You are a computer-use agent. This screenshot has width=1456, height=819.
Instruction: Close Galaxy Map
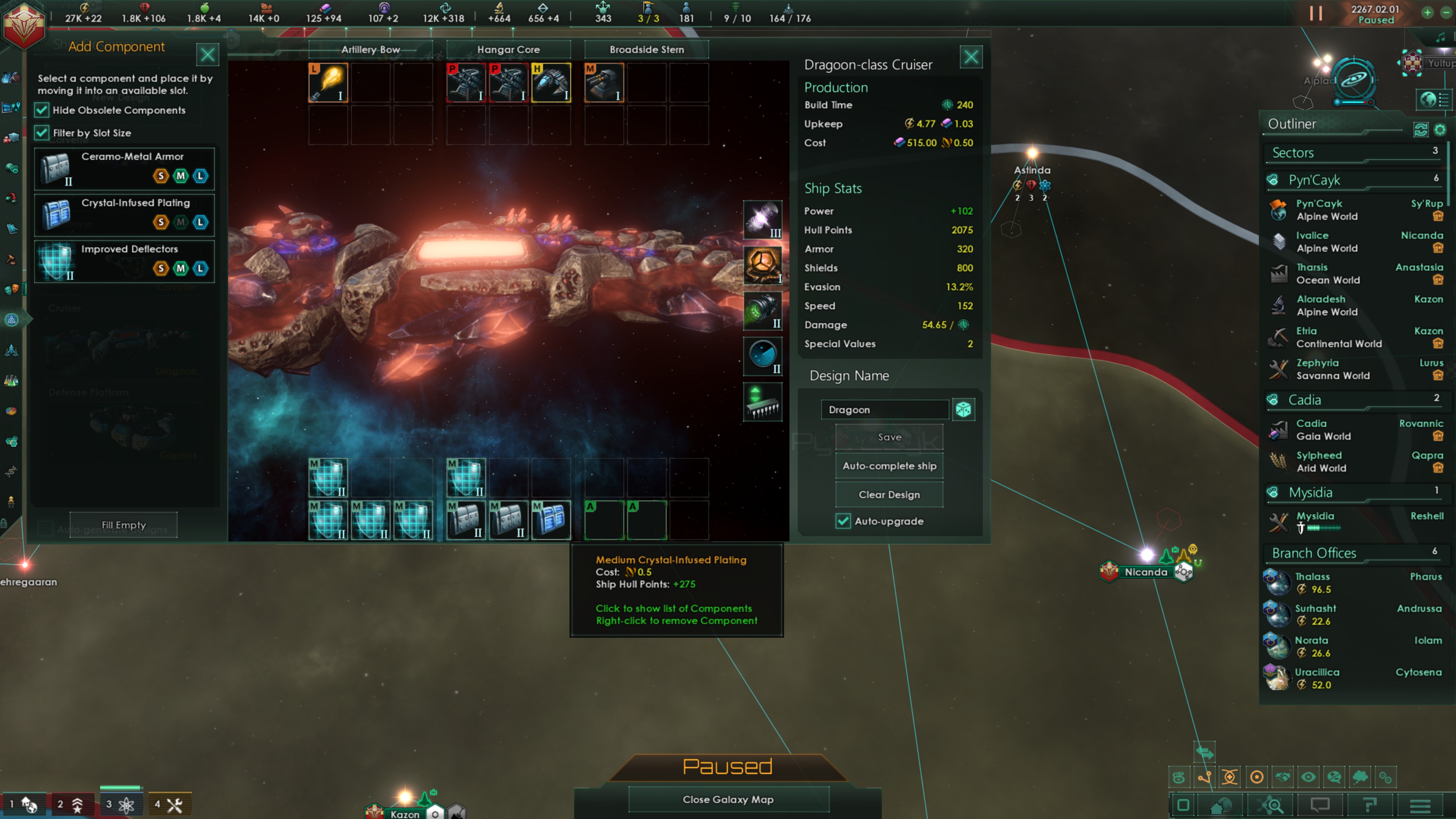[728, 799]
